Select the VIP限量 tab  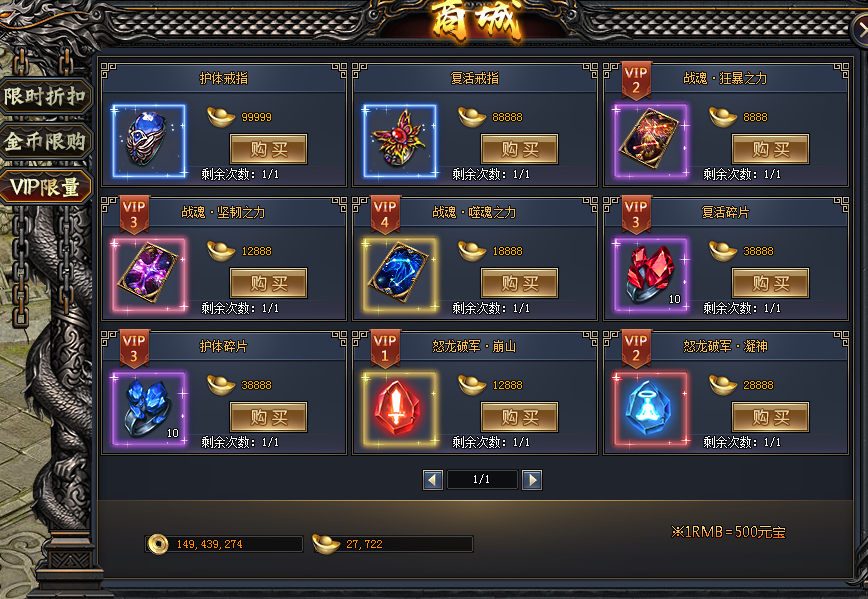[46, 186]
